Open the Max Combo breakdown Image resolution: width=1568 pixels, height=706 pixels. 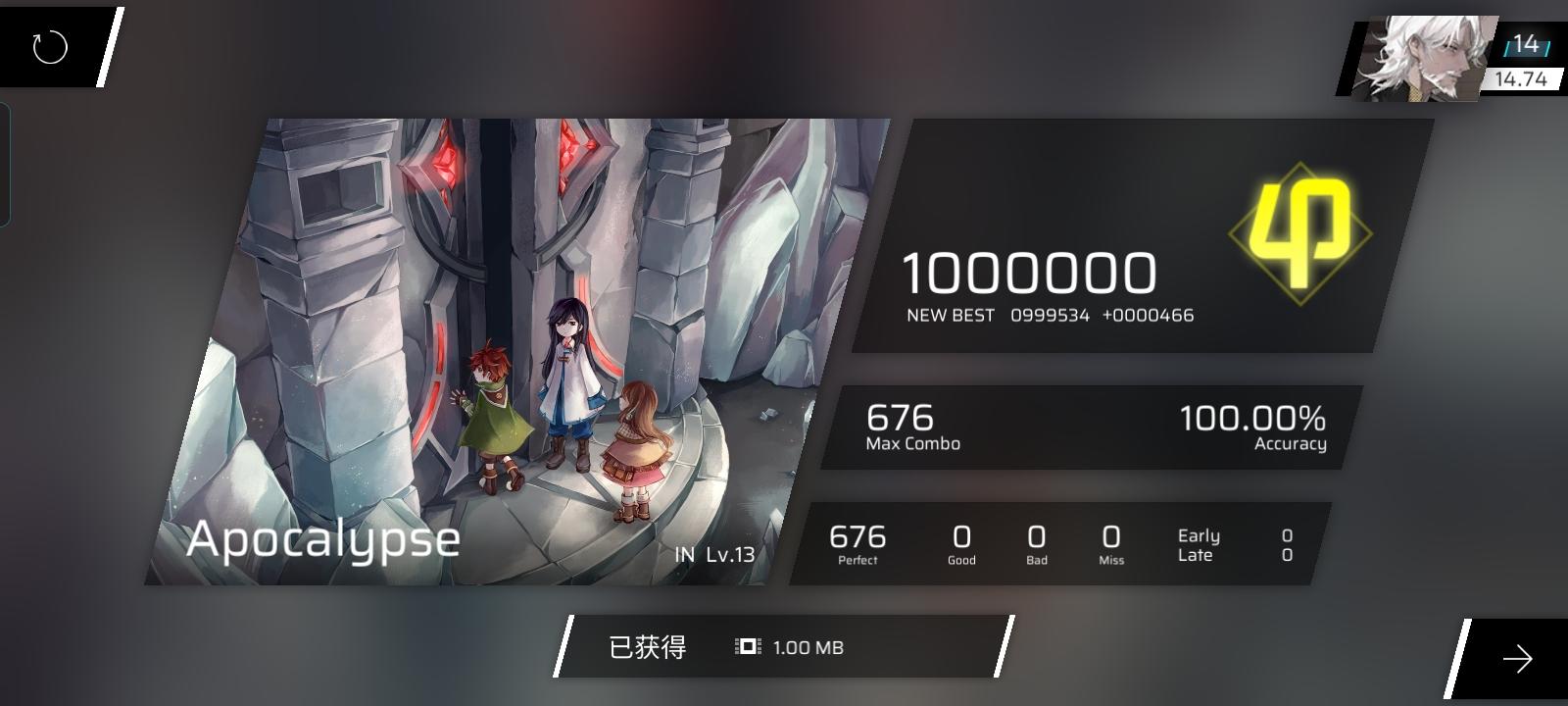(x=900, y=420)
